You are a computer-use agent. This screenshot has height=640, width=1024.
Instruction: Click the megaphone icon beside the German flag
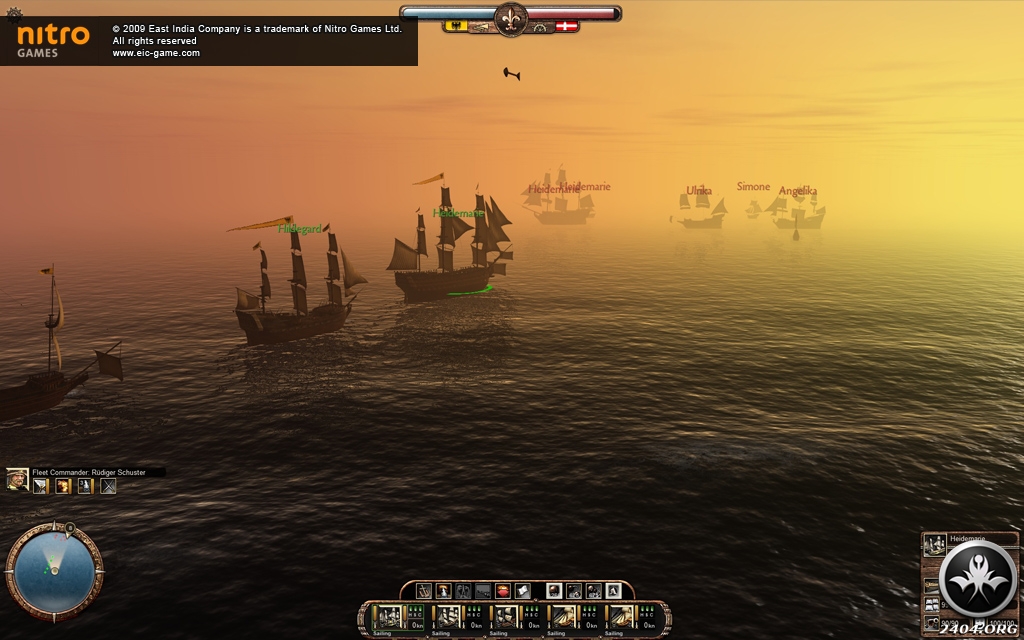tap(481, 27)
